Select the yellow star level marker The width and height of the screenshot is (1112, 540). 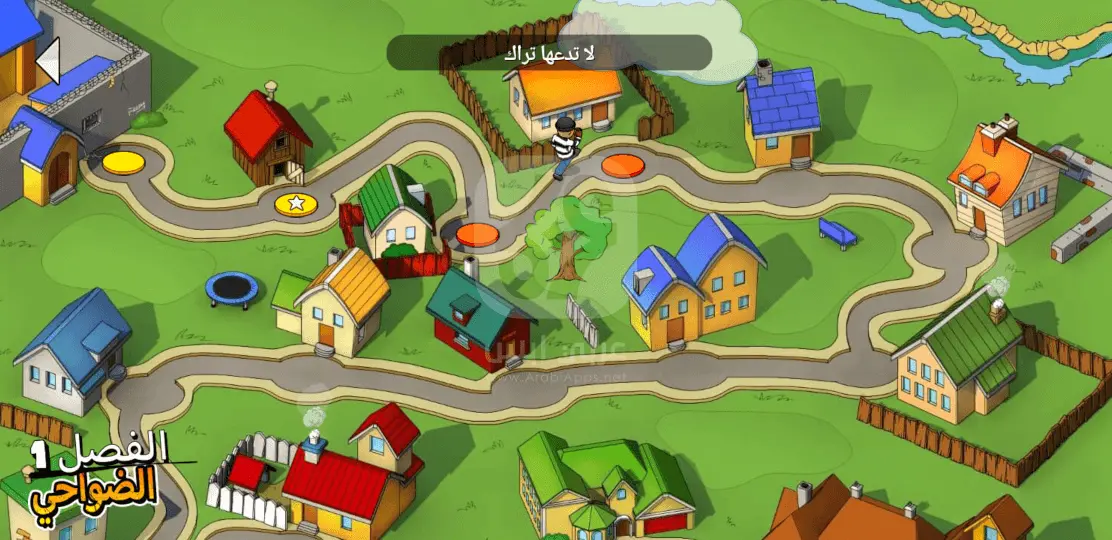pyautogui.click(x=296, y=203)
